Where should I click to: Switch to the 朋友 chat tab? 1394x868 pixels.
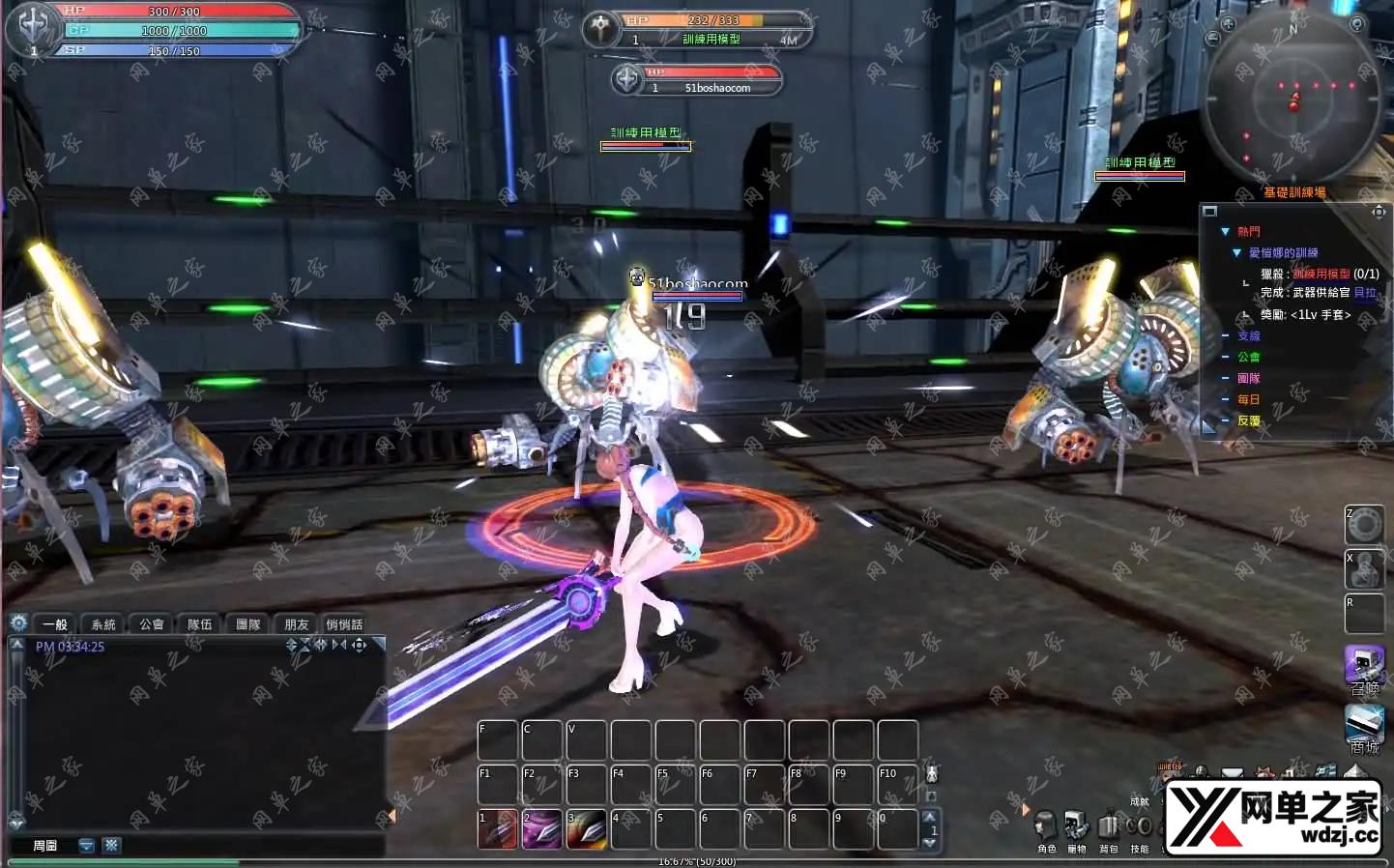(x=297, y=624)
